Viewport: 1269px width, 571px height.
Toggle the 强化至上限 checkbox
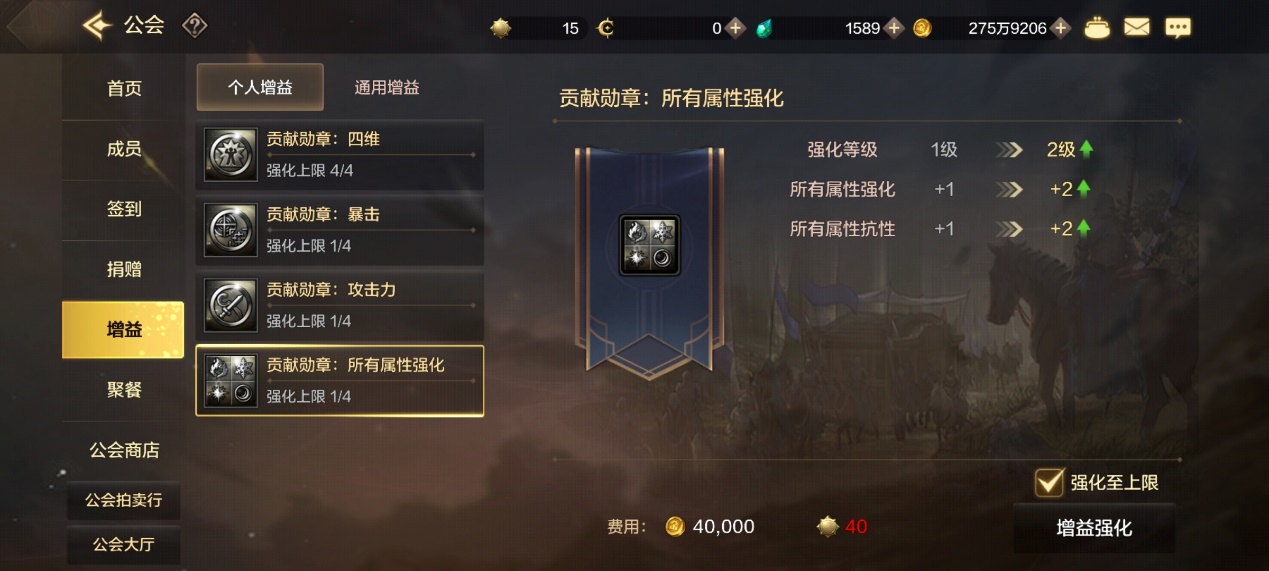click(1049, 482)
